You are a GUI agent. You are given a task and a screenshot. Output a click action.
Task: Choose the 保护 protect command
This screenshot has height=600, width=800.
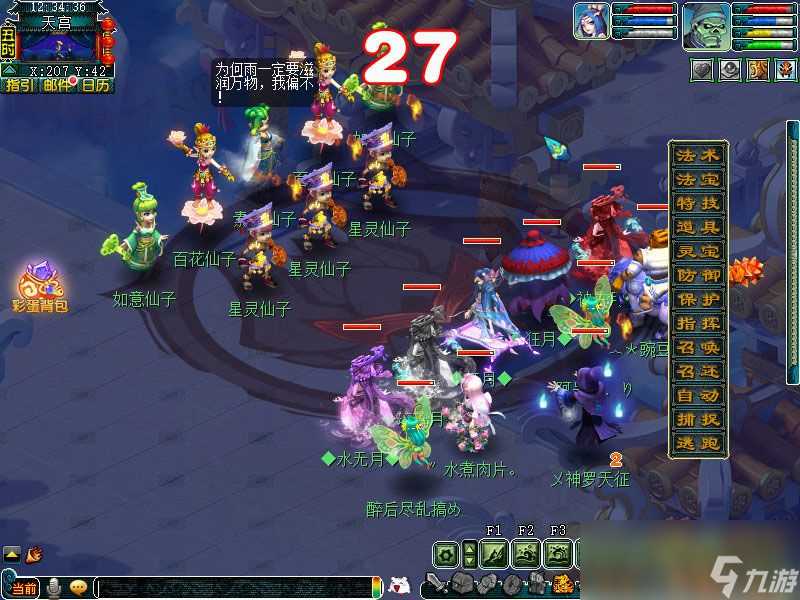click(x=698, y=299)
